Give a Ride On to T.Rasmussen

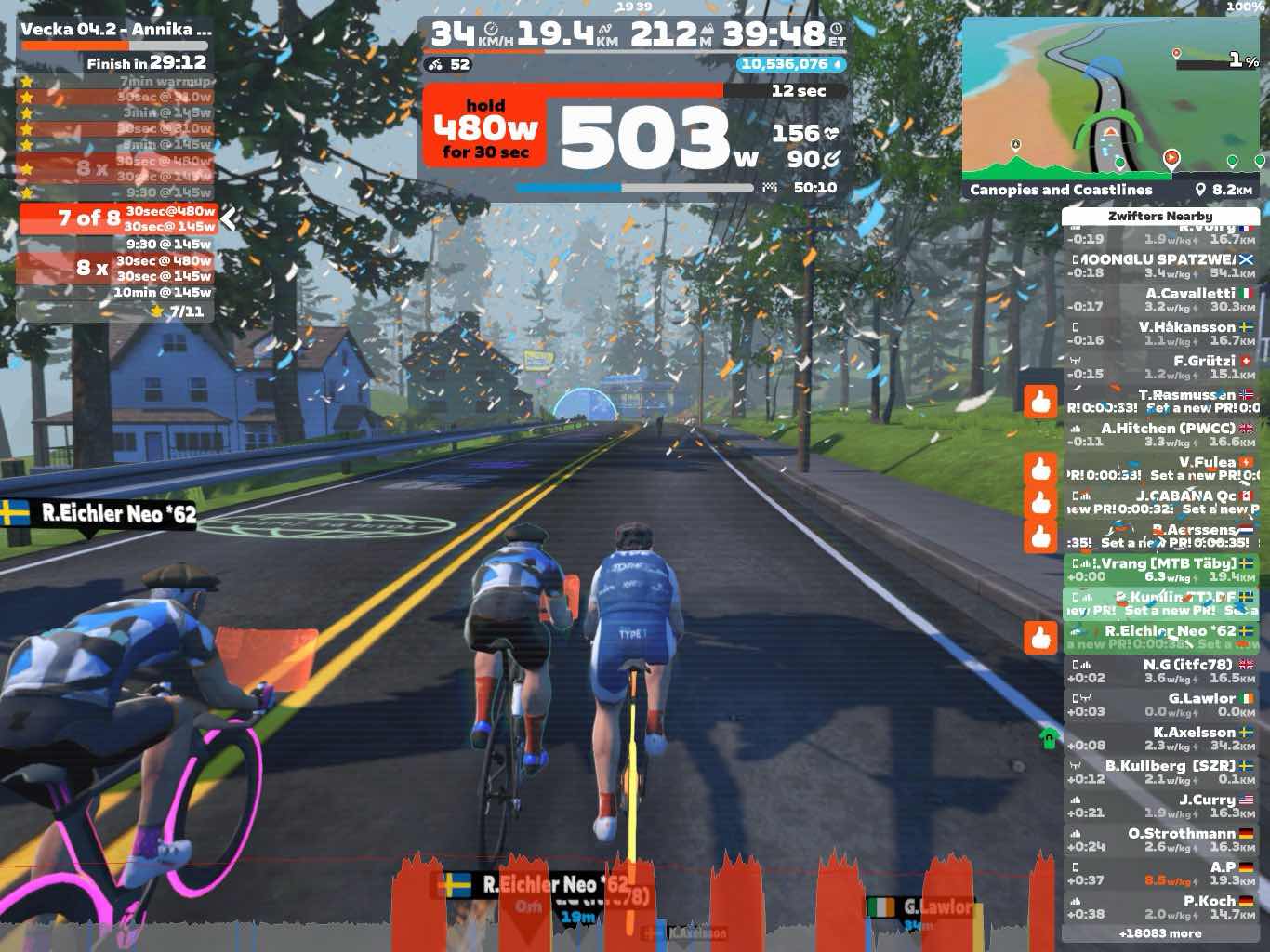click(x=1040, y=402)
